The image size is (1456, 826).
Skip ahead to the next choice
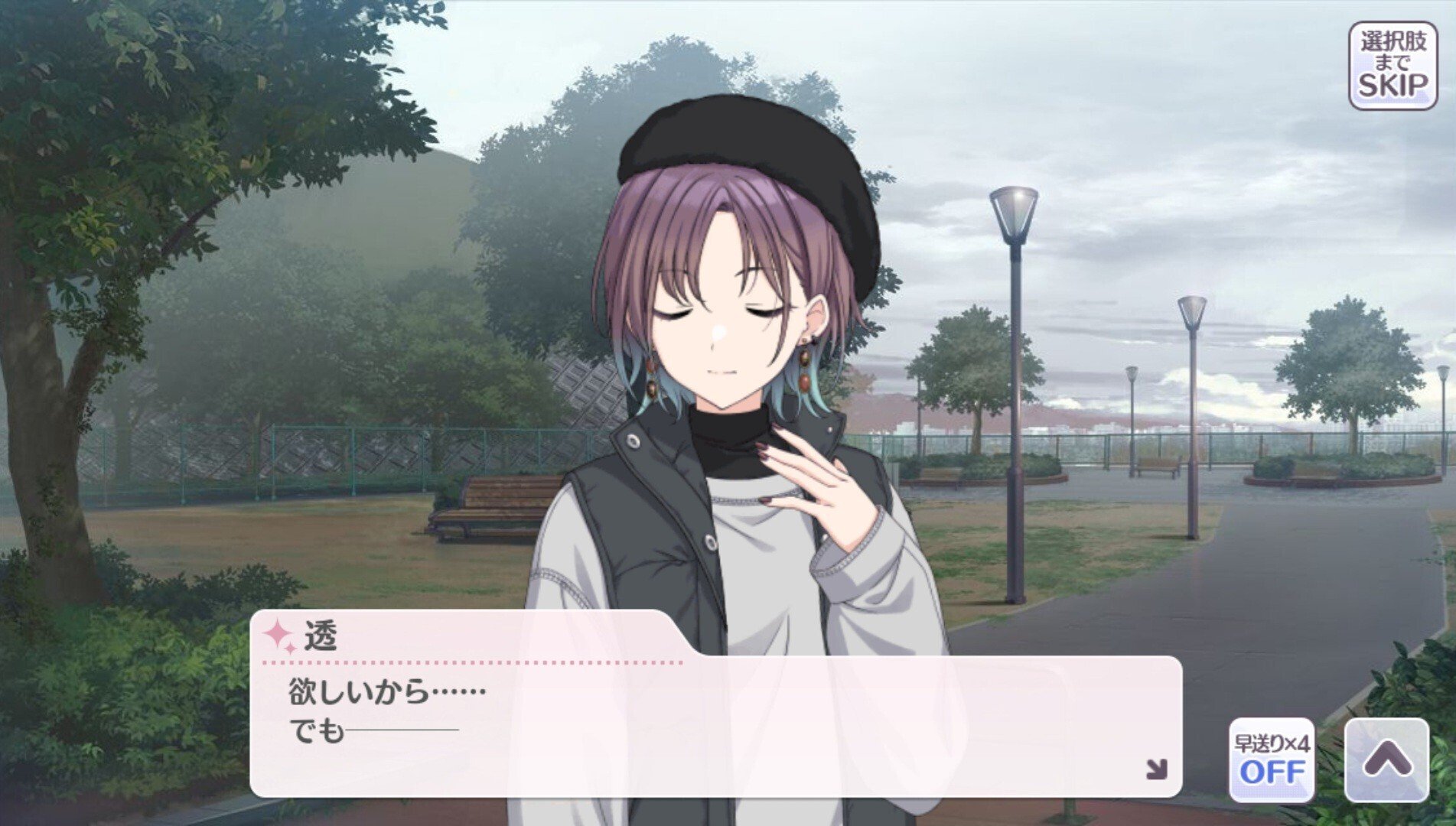point(1392,66)
